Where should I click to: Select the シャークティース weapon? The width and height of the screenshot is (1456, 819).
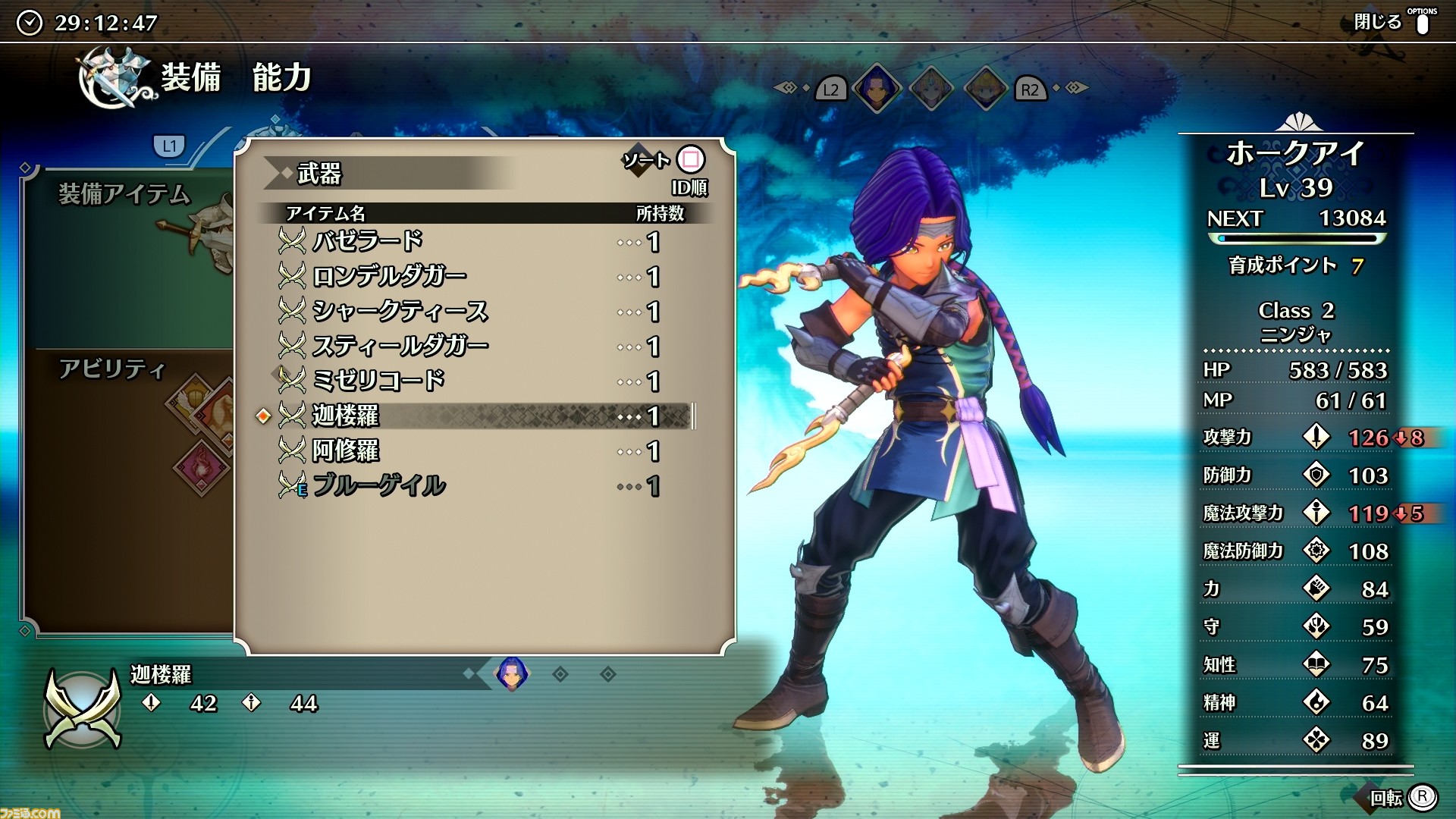click(x=400, y=311)
